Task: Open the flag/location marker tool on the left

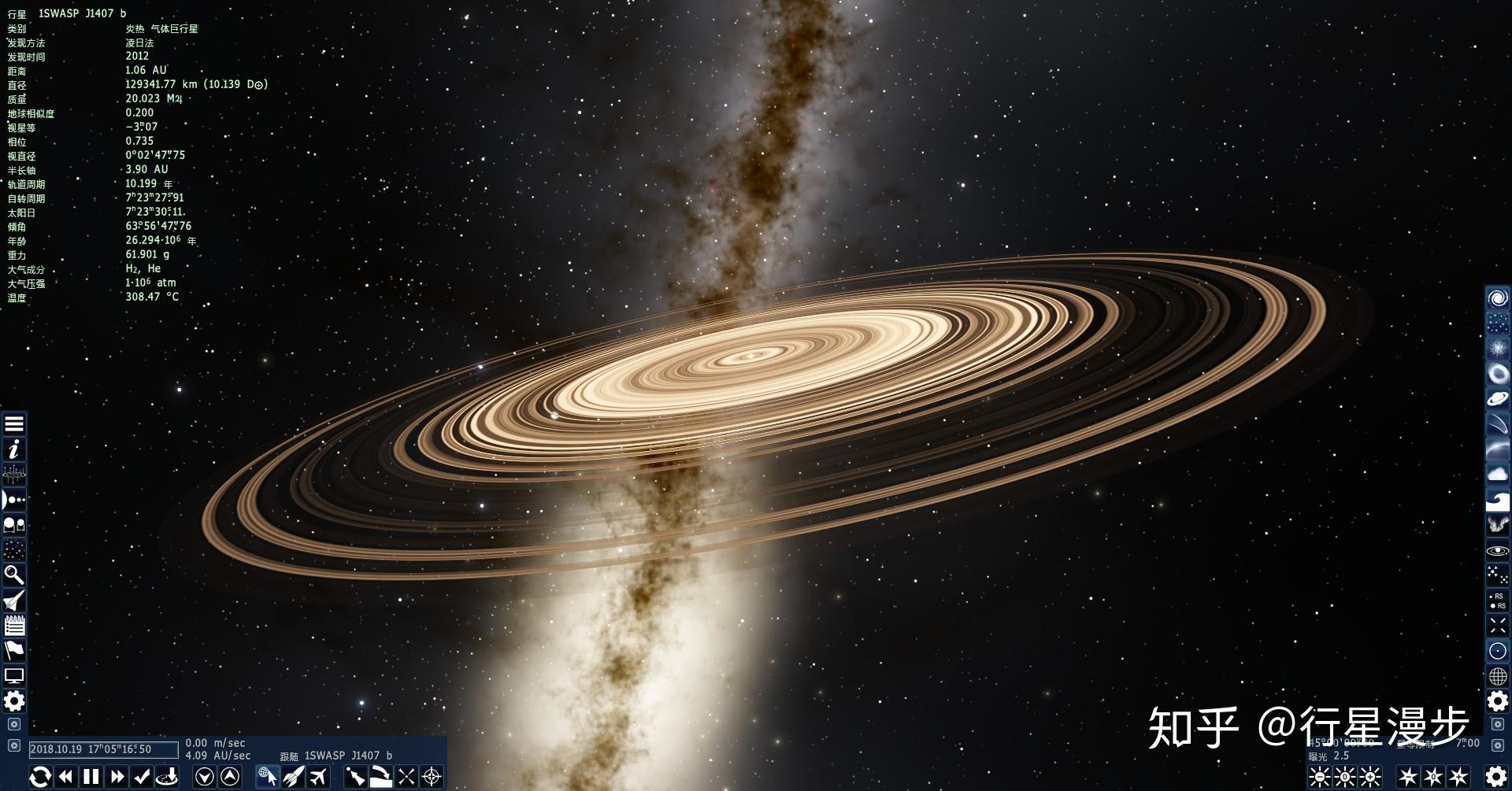Action: point(14,651)
